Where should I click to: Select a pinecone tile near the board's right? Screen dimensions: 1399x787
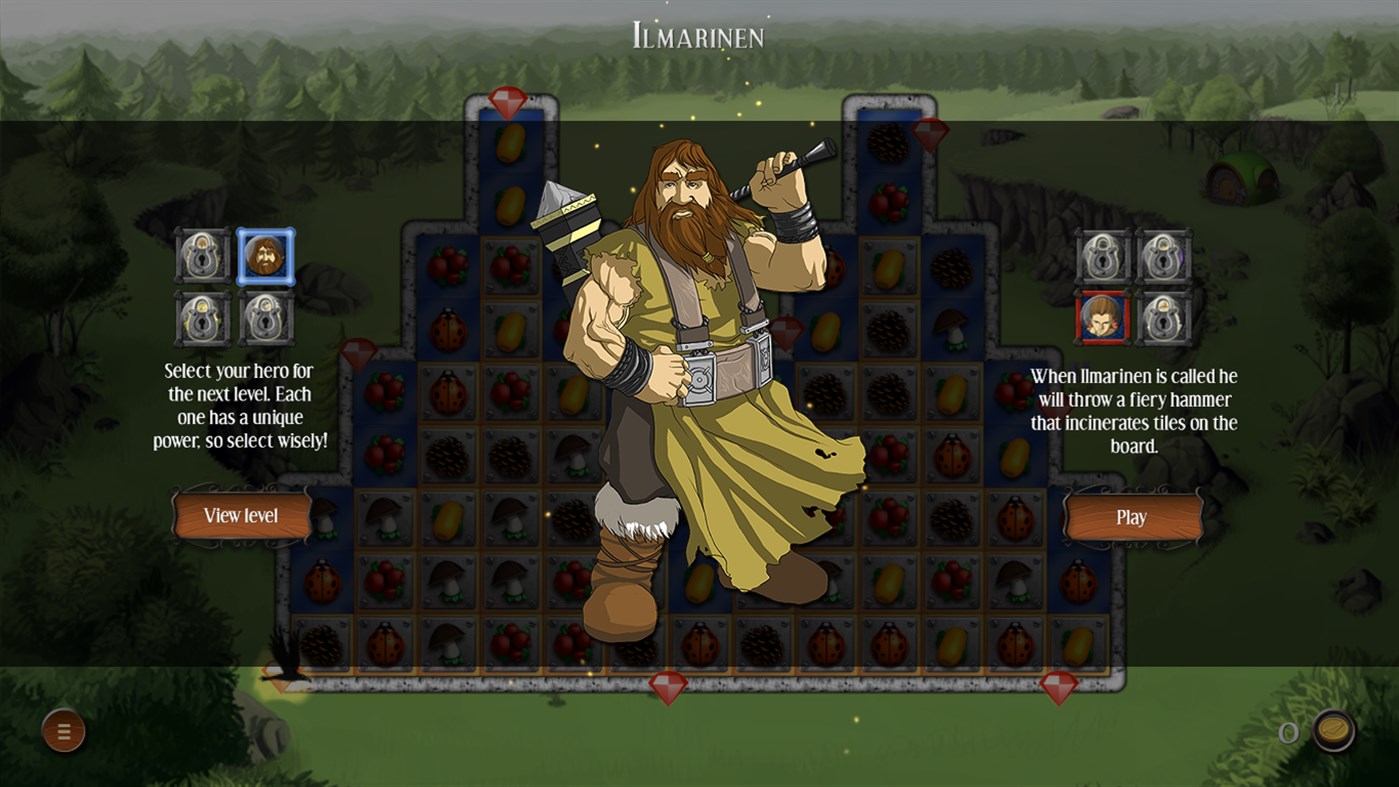click(x=952, y=269)
